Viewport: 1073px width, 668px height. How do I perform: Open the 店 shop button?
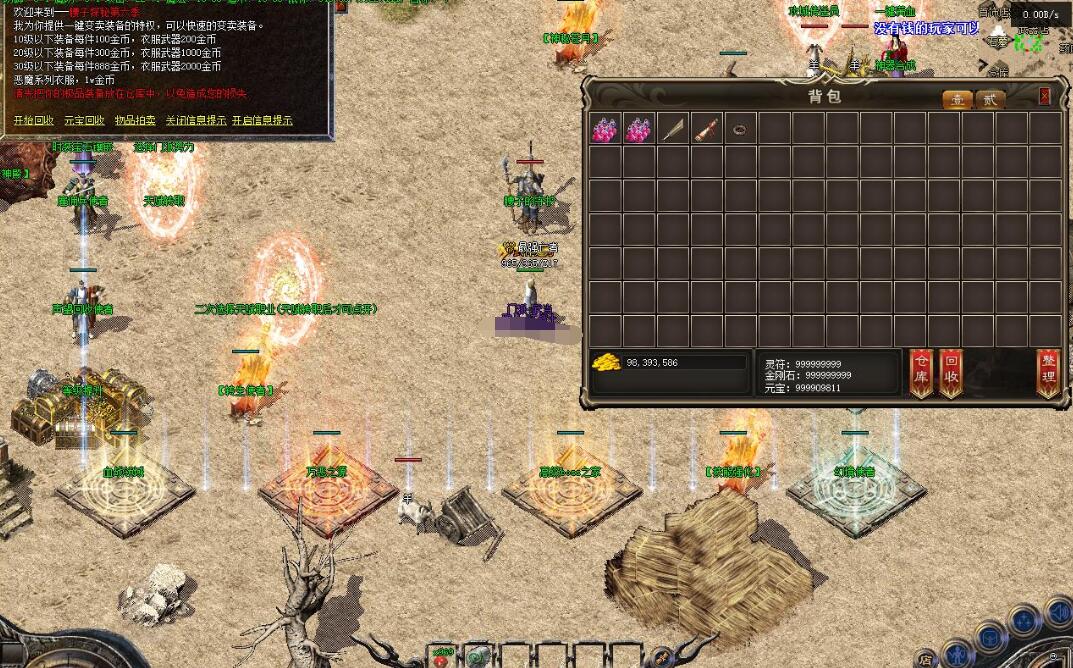point(926,659)
